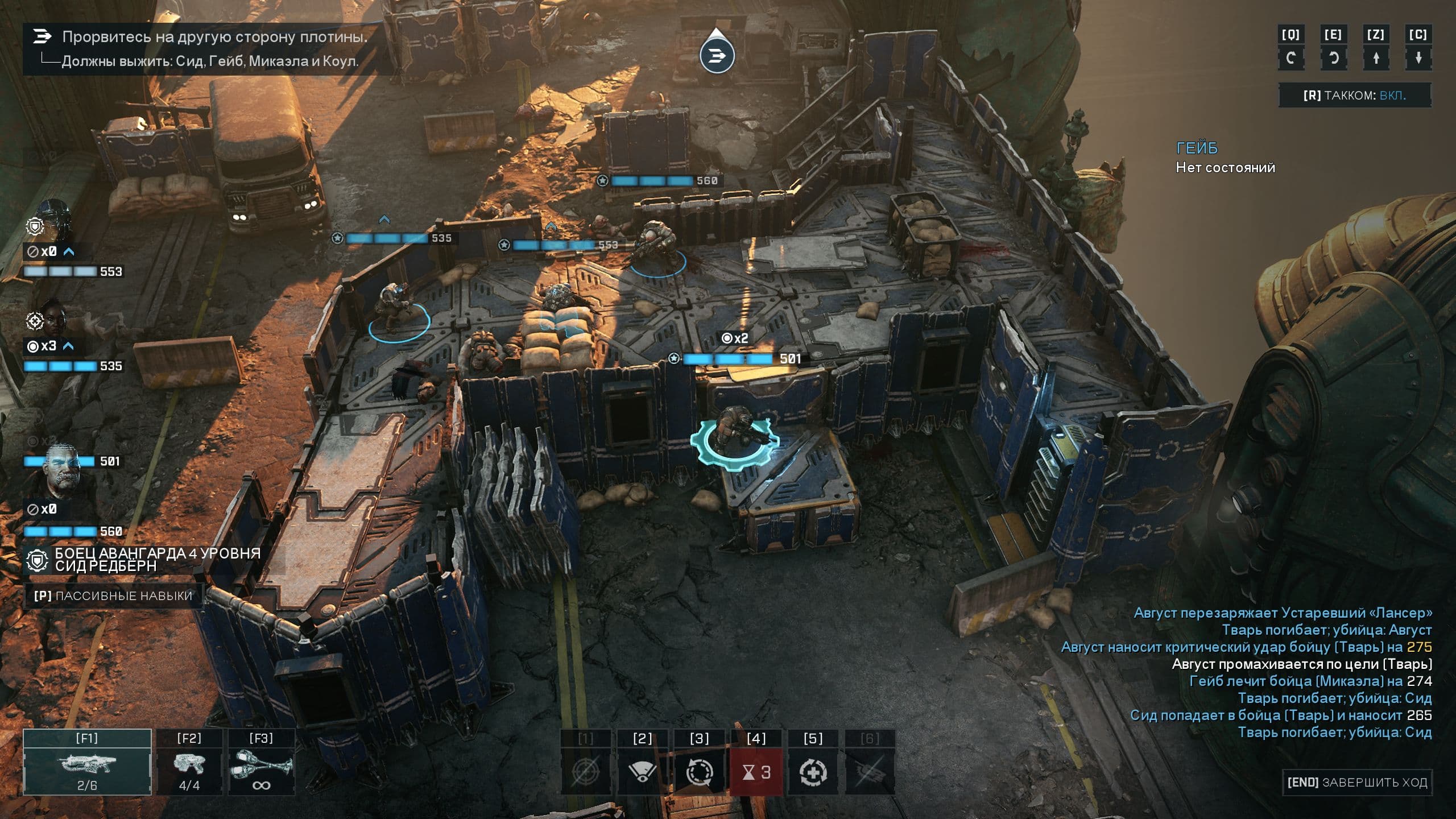Click the objective marker icon above the map

click(x=717, y=55)
